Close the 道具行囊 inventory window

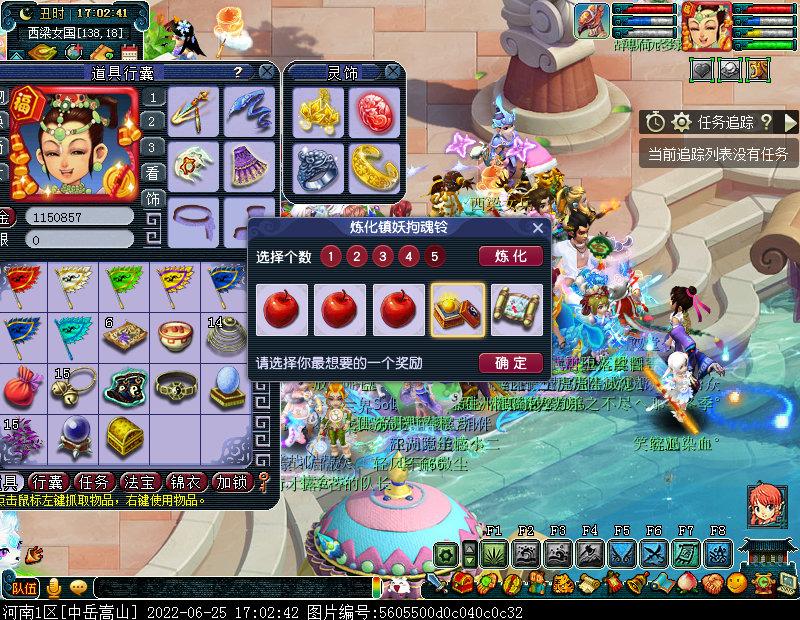point(266,72)
